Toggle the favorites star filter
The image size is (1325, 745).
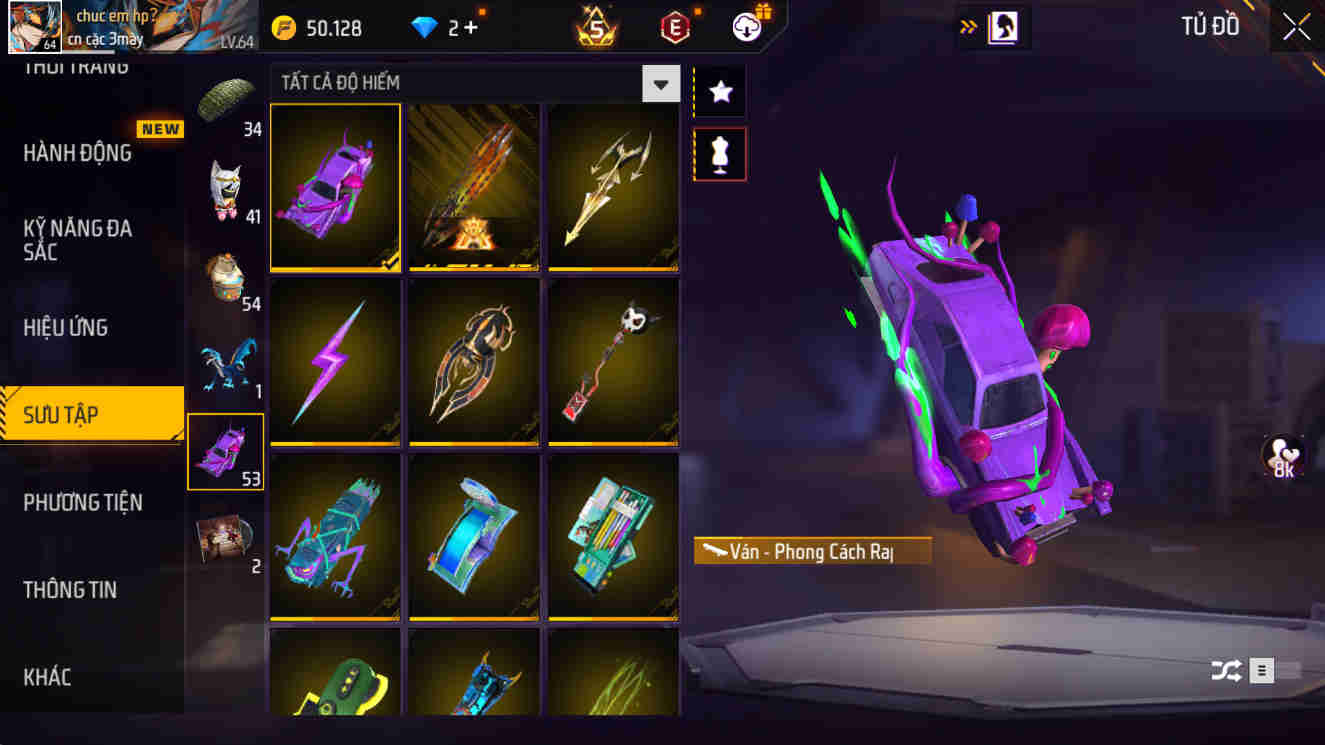[718, 91]
